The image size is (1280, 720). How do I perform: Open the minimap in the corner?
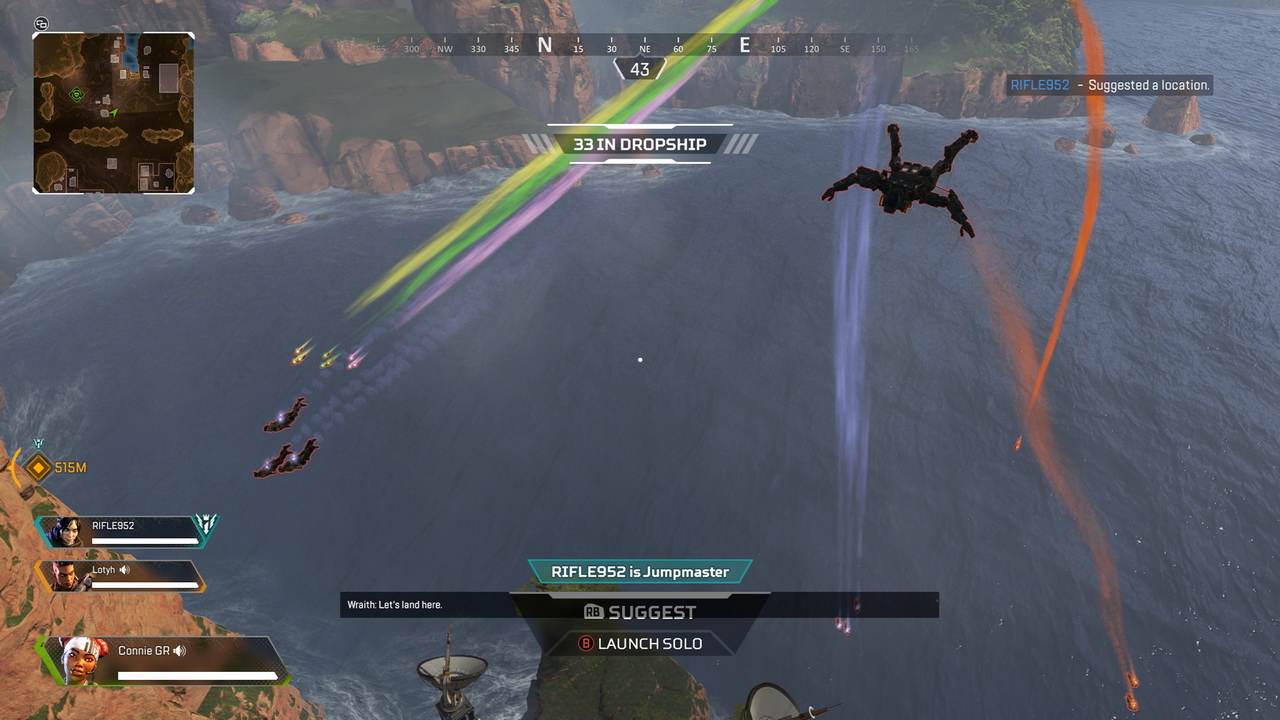[113, 112]
